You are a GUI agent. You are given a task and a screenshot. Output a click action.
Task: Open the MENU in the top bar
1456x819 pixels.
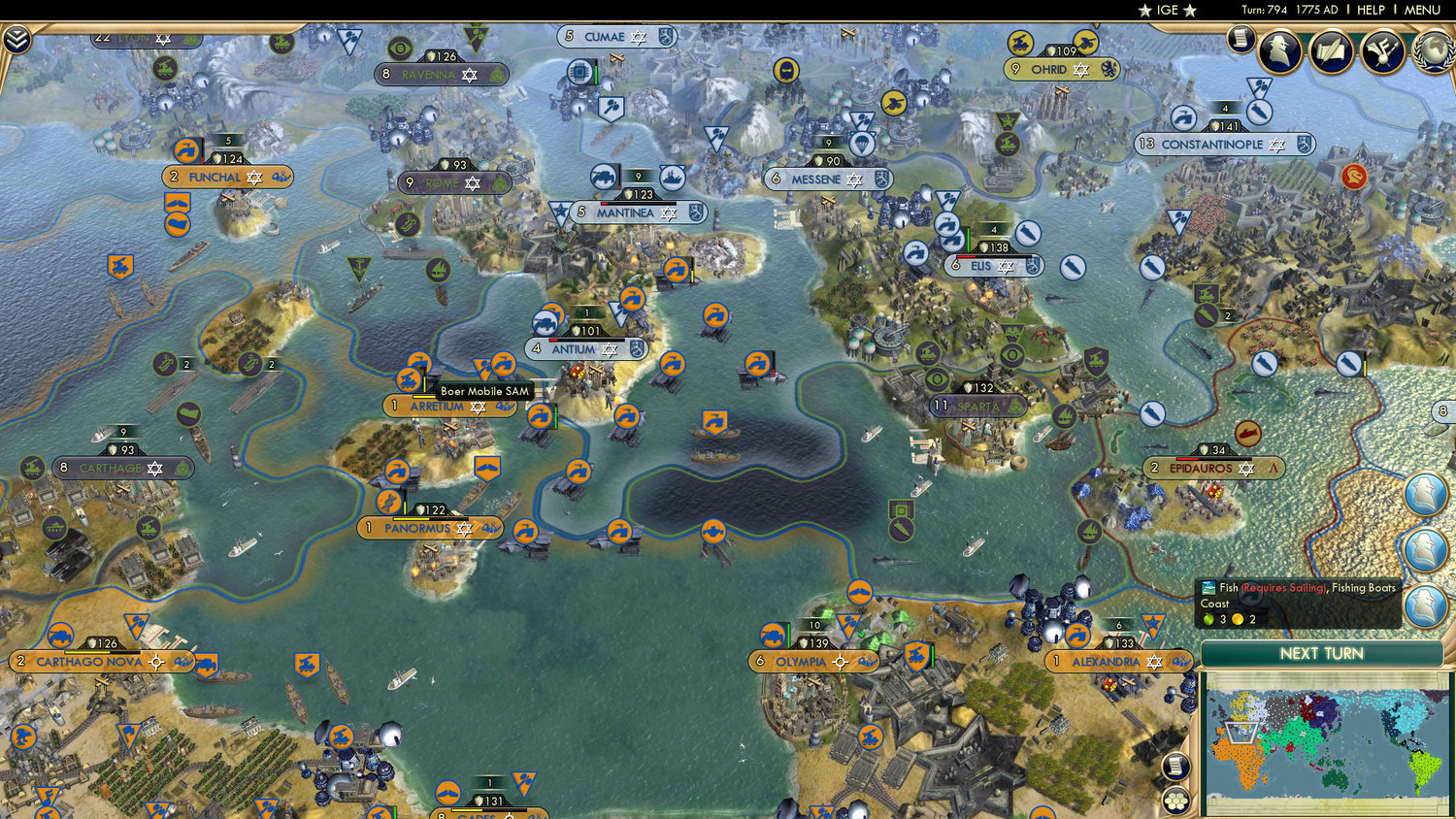[1421, 9]
